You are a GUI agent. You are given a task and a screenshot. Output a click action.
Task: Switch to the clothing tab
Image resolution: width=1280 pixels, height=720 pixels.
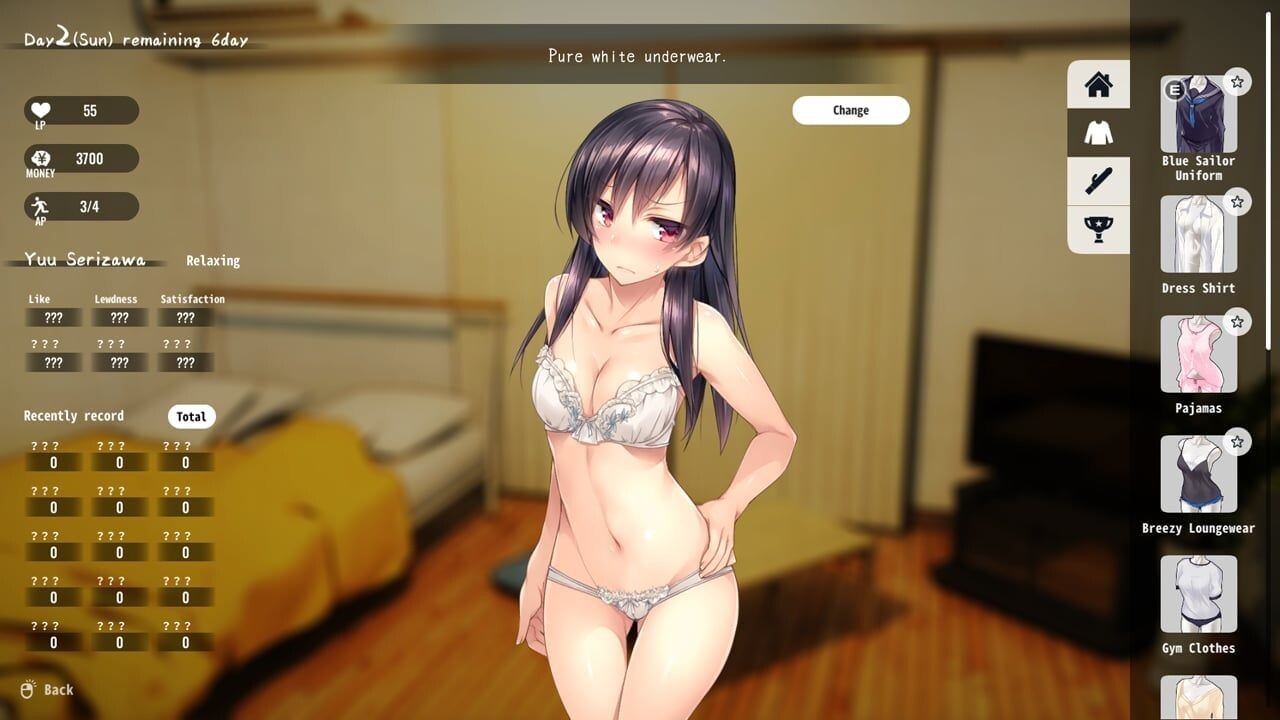pos(1098,133)
